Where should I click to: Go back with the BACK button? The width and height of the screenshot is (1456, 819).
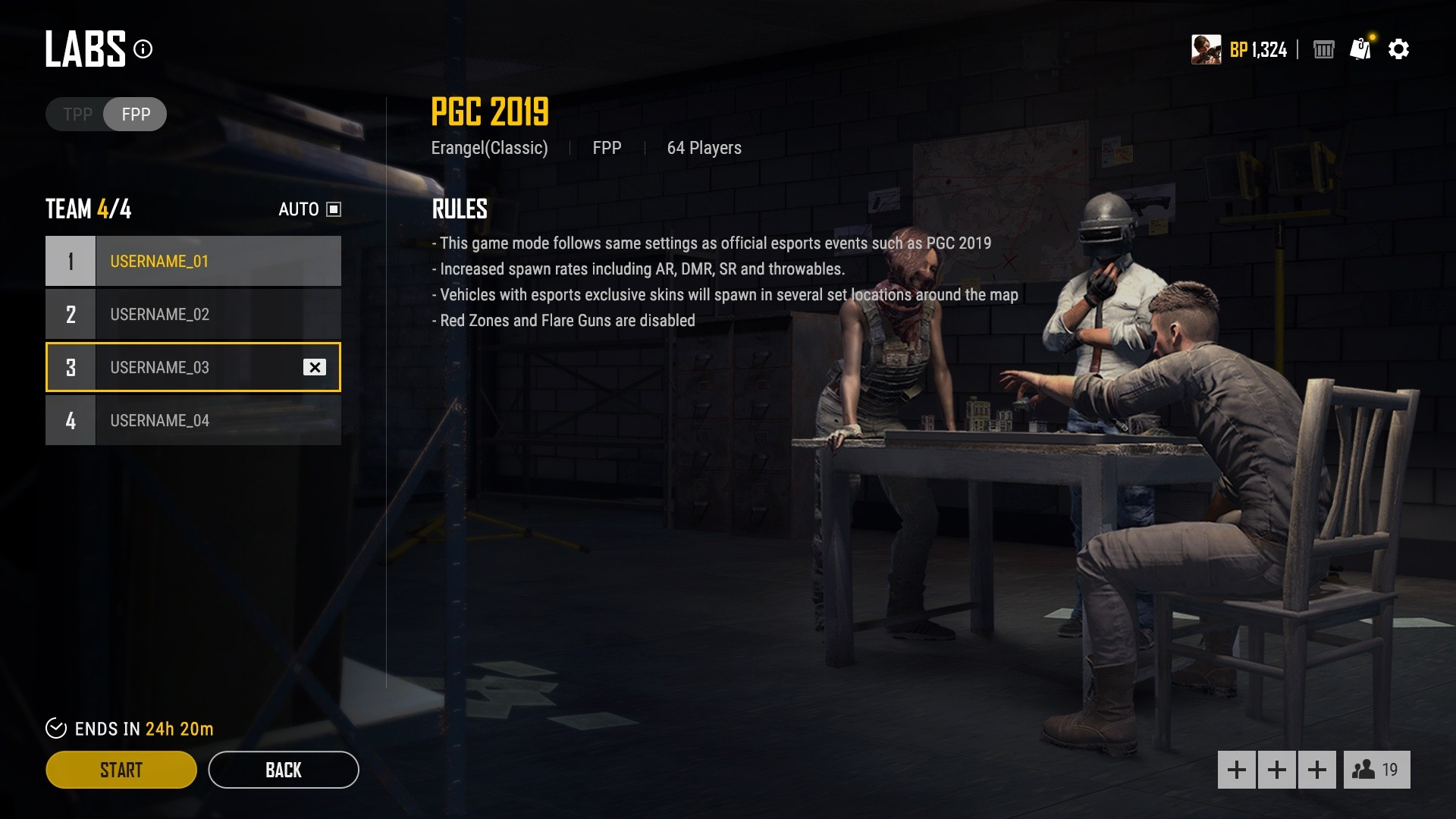click(x=283, y=770)
